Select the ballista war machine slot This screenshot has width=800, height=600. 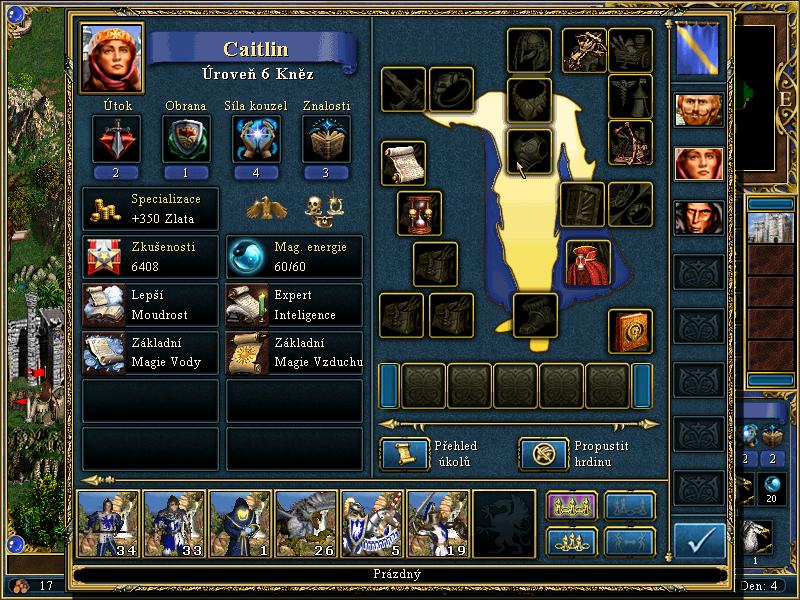tap(584, 48)
